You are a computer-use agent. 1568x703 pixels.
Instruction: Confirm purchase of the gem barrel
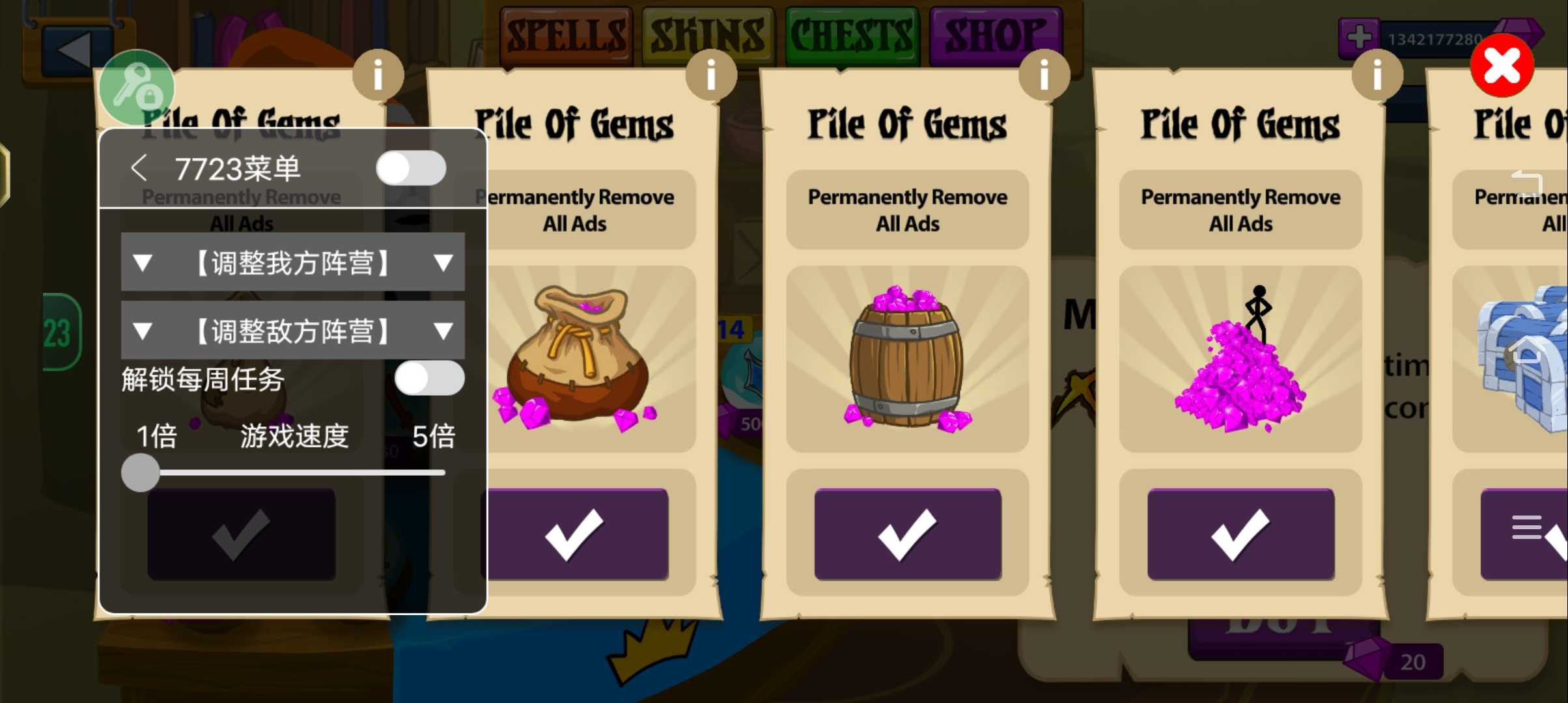(907, 534)
